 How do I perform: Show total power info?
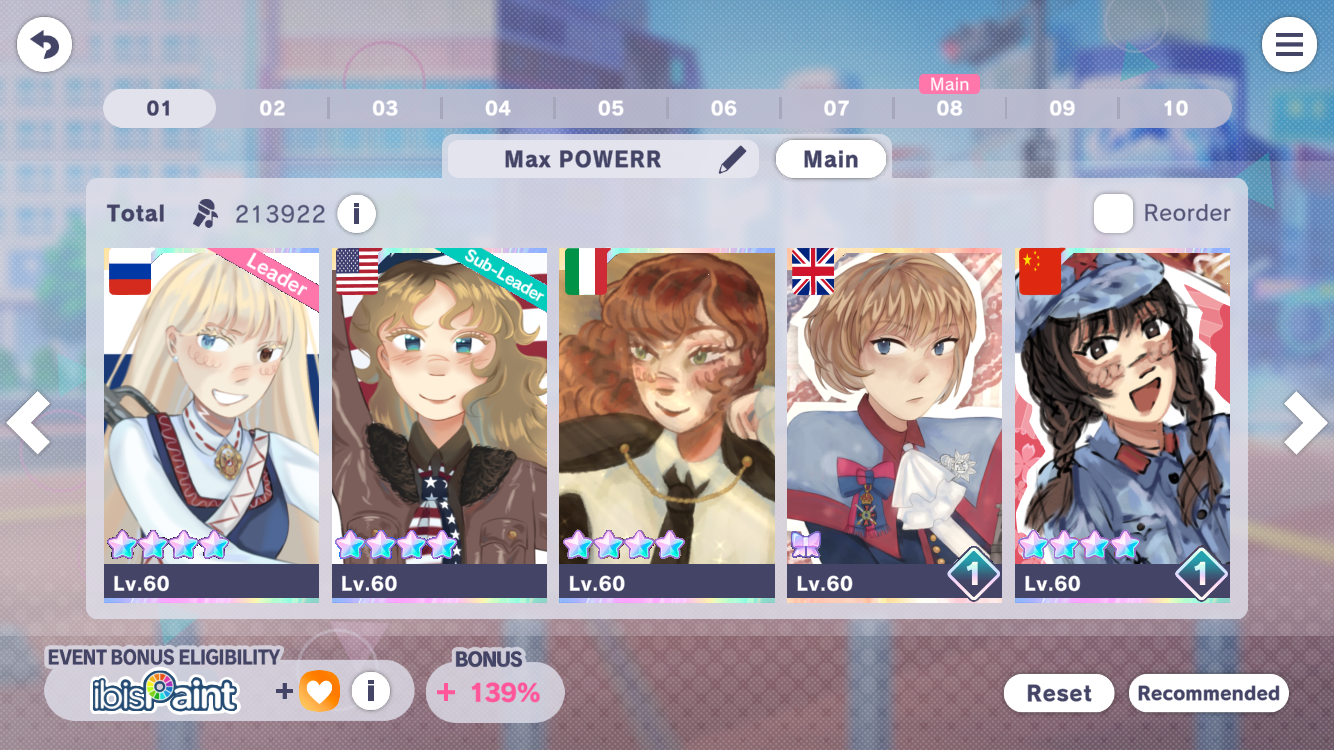356,213
